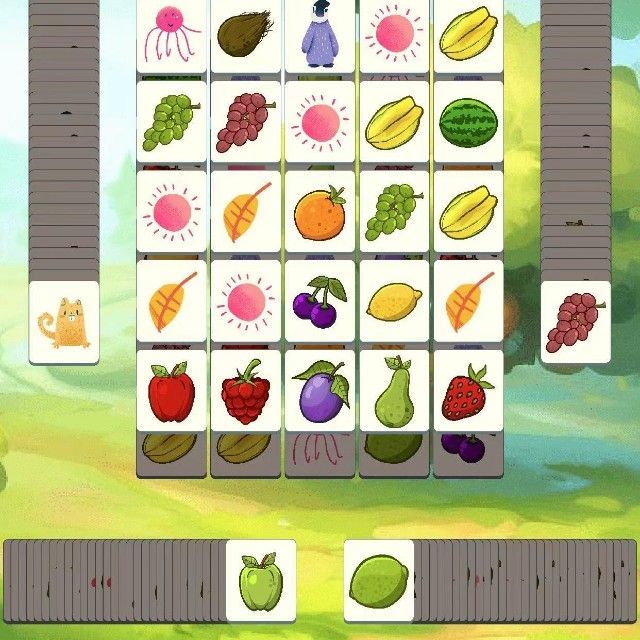
Task: Take the green apple tile from the stack
Action: click(x=261, y=579)
